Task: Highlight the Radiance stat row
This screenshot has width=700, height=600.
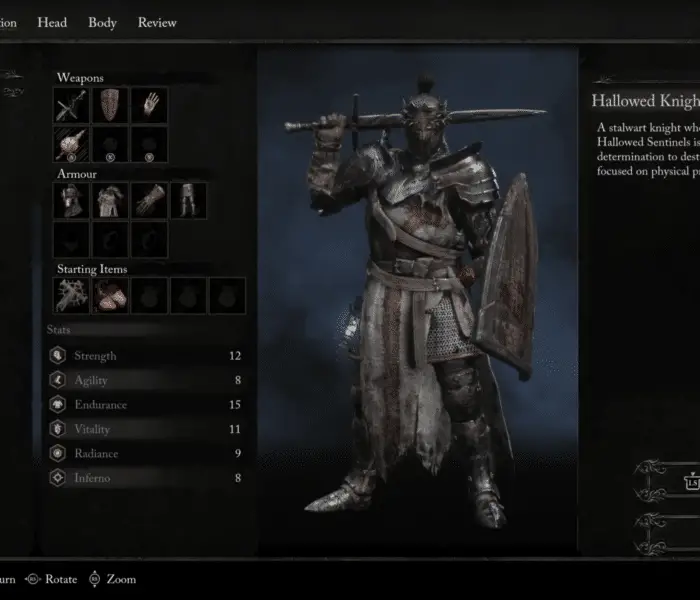Action: coord(145,454)
